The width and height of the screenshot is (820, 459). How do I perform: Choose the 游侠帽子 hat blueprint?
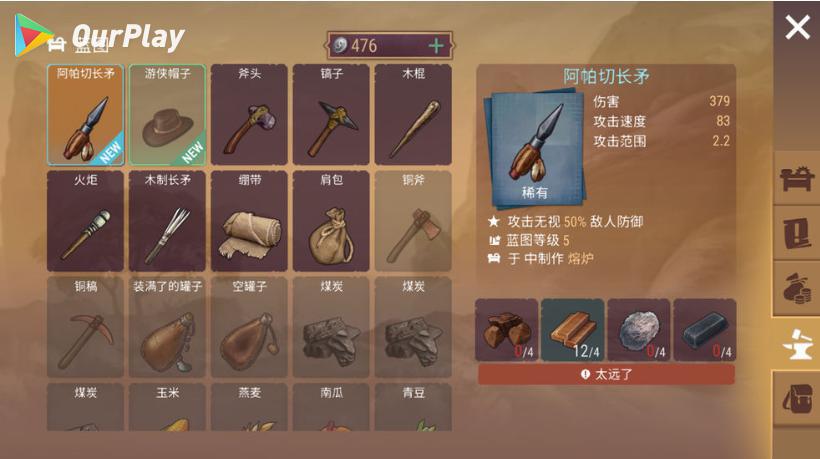click(168, 115)
